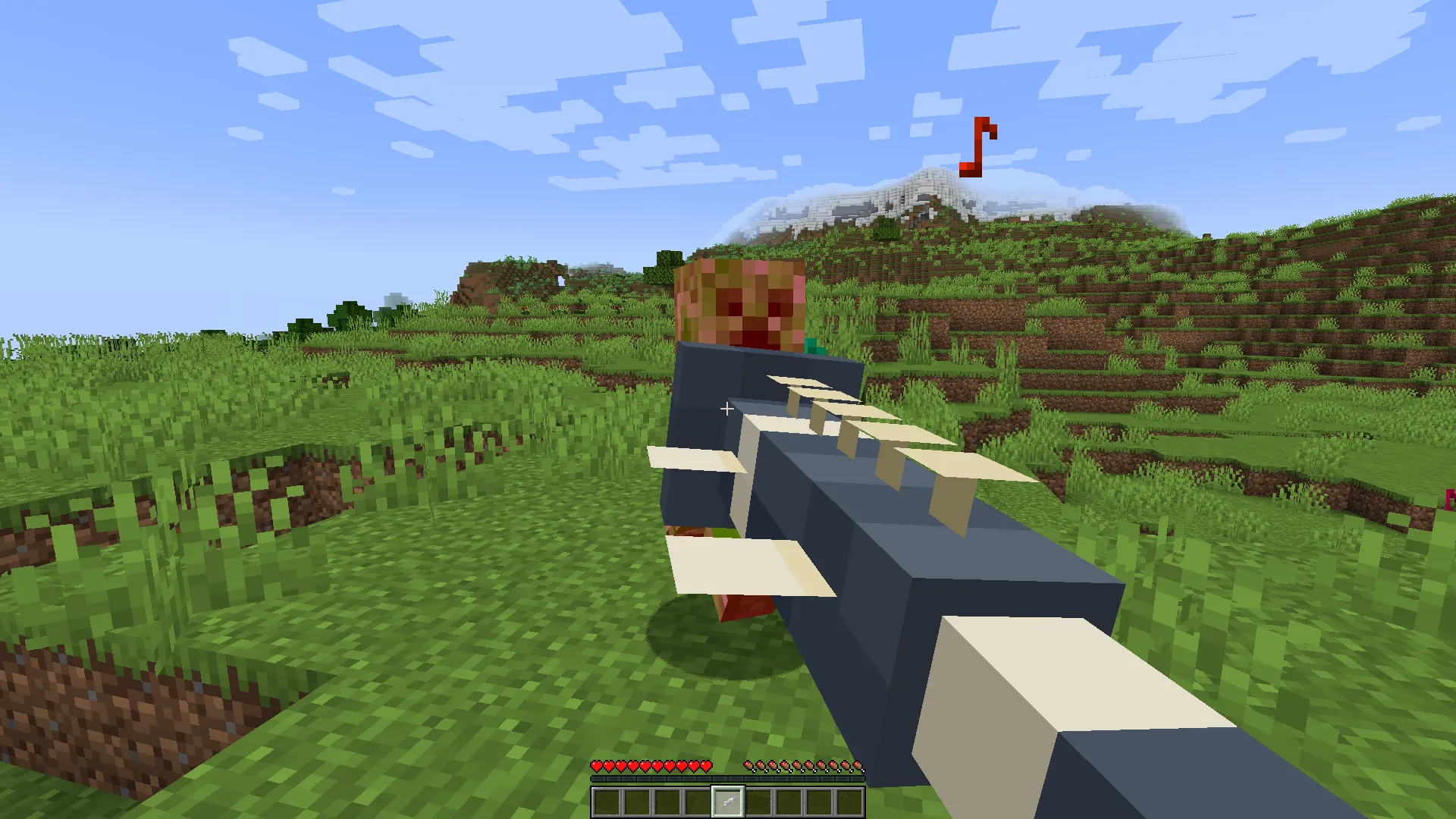
Task: Click the XP bar above the hotbar
Action: [728, 778]
